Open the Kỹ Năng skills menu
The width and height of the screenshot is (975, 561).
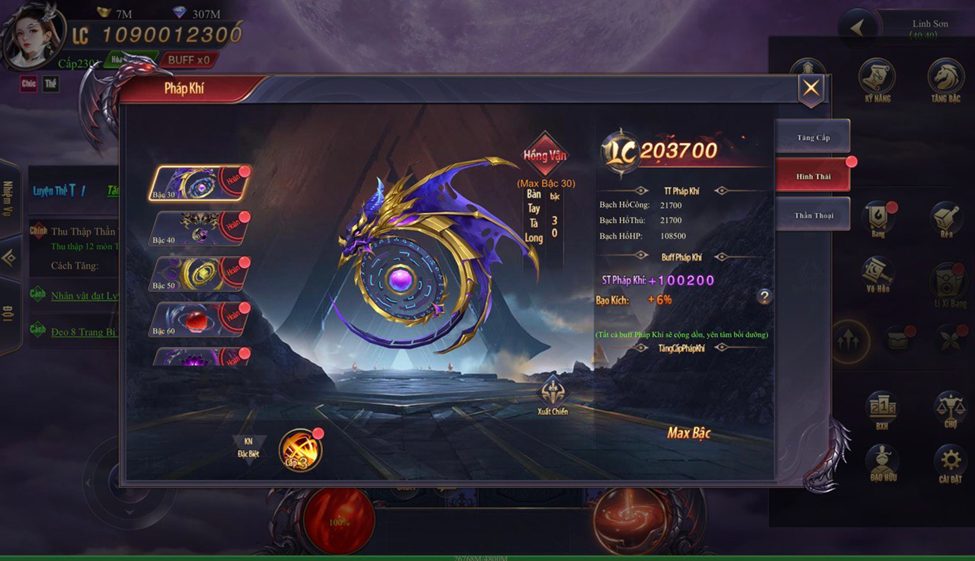click(x=877, y=80)
